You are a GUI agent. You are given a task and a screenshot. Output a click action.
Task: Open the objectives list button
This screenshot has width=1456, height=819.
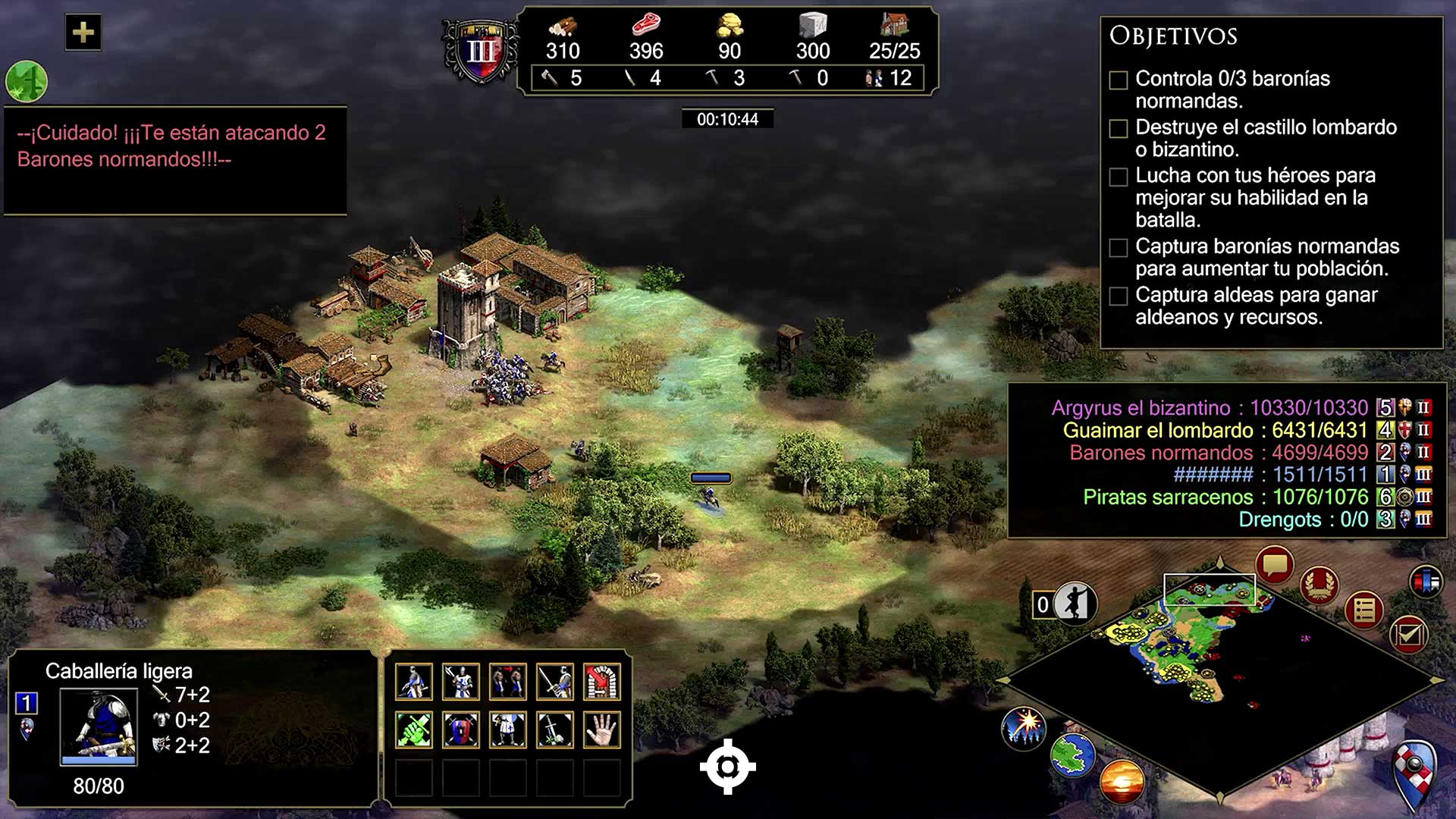[1364, 610]
